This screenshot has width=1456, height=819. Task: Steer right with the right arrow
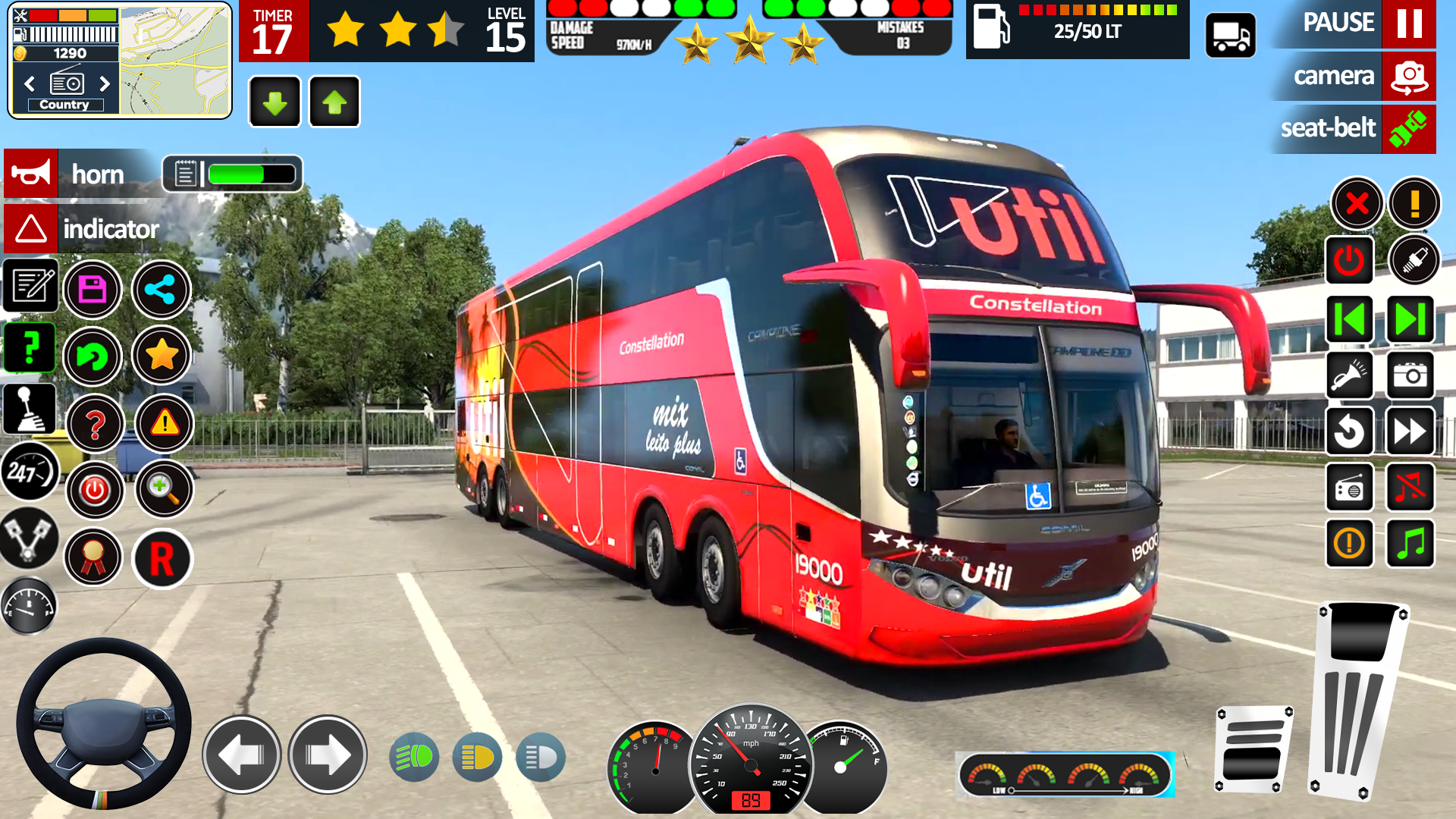[328, 755]
